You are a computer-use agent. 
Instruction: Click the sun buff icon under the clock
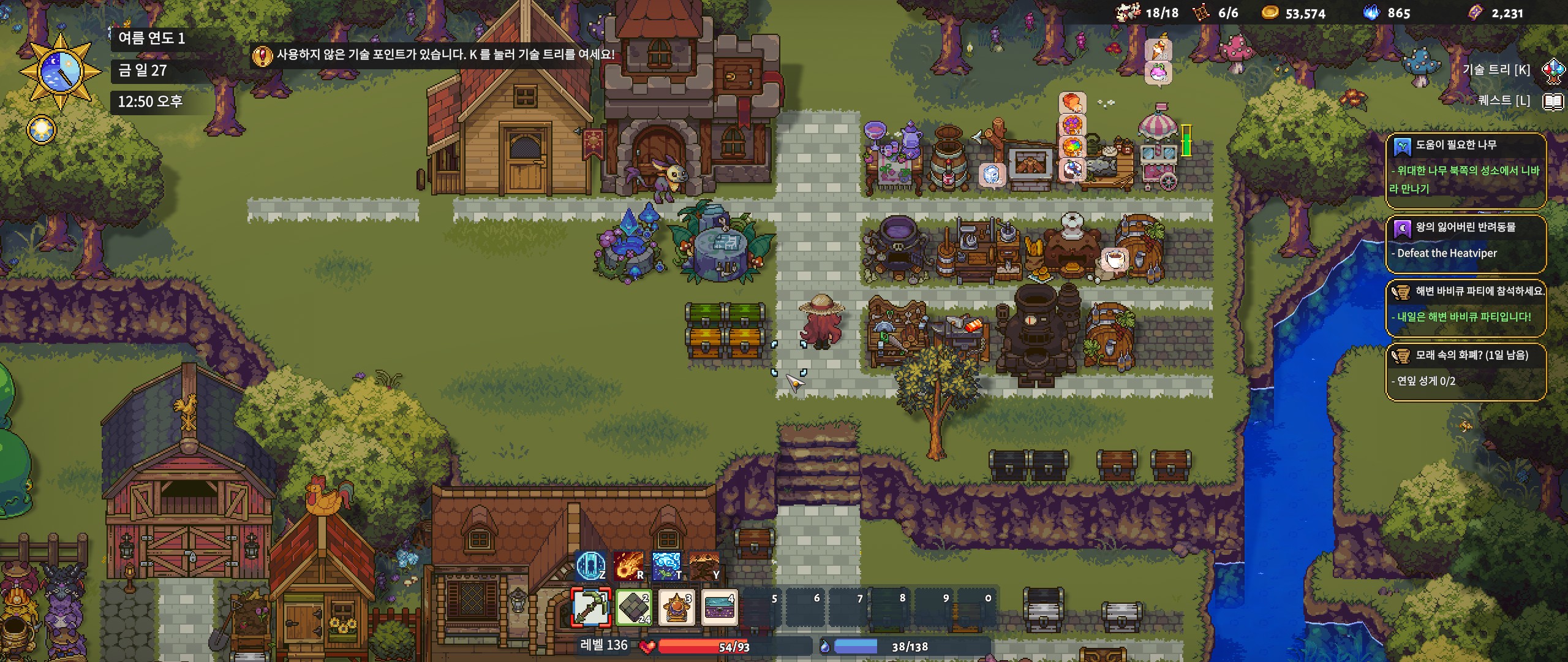[42, 130]
